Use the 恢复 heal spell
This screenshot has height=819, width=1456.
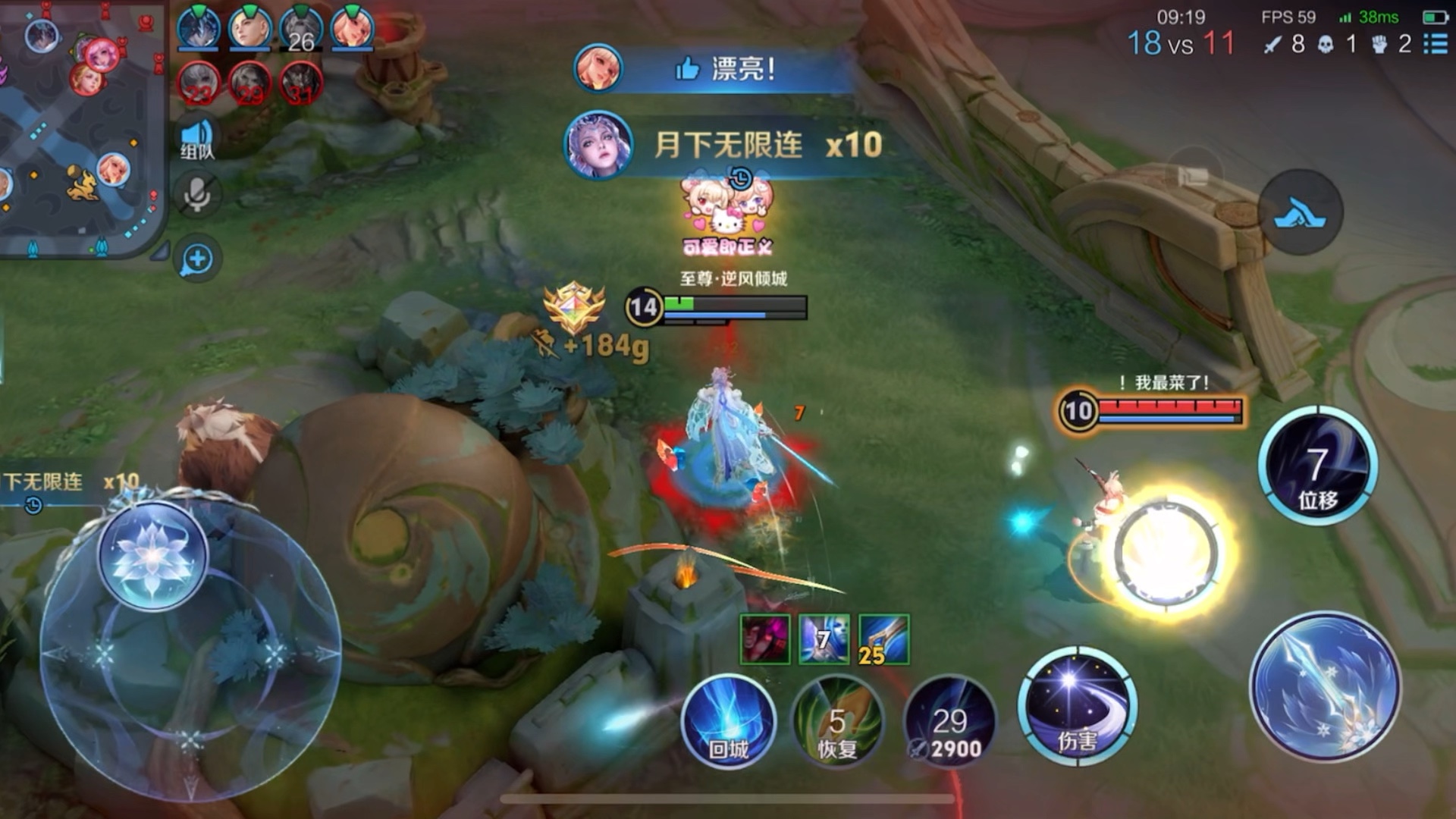click(837, 722)
